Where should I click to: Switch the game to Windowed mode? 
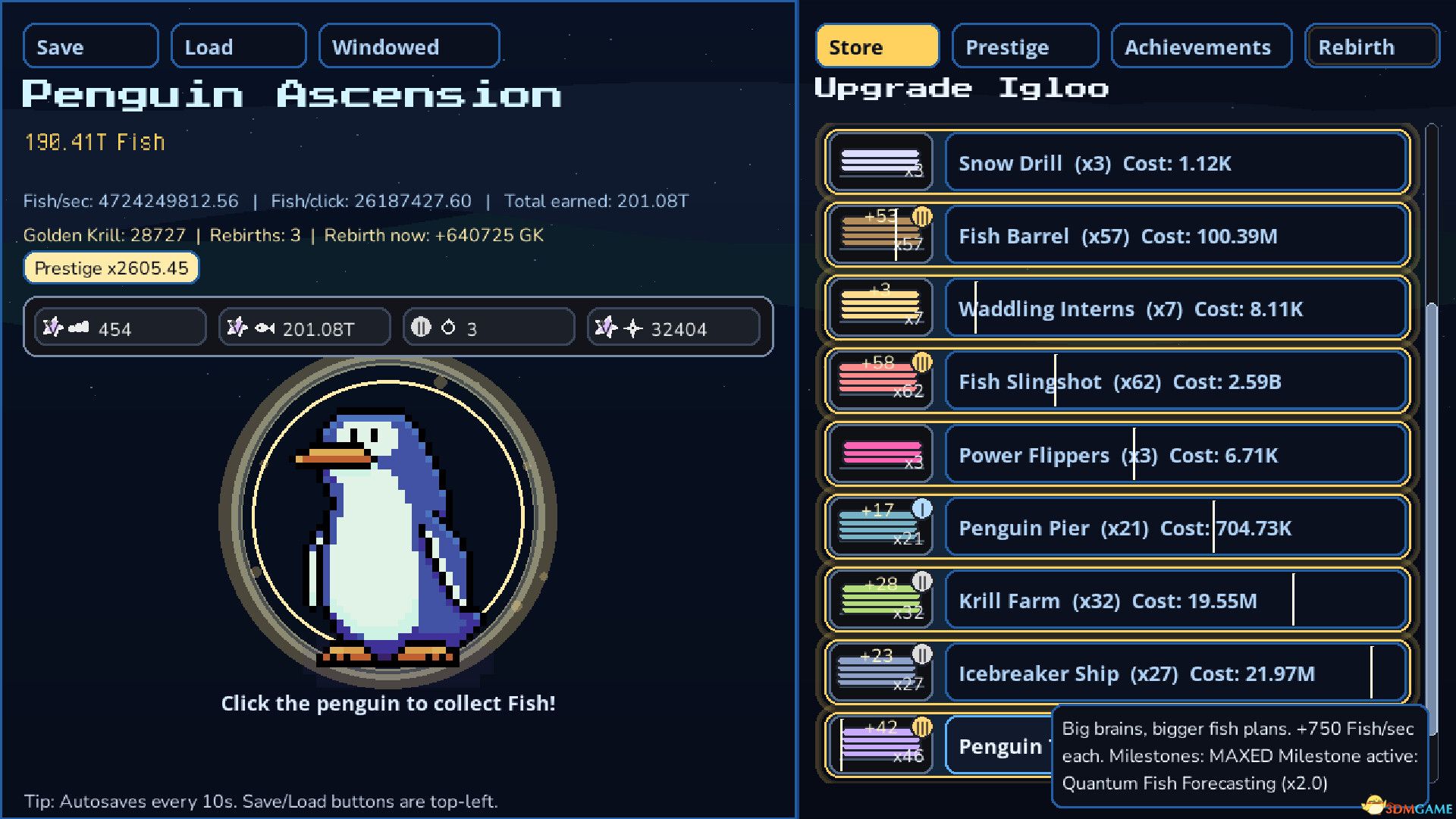[x=409, y=46]
